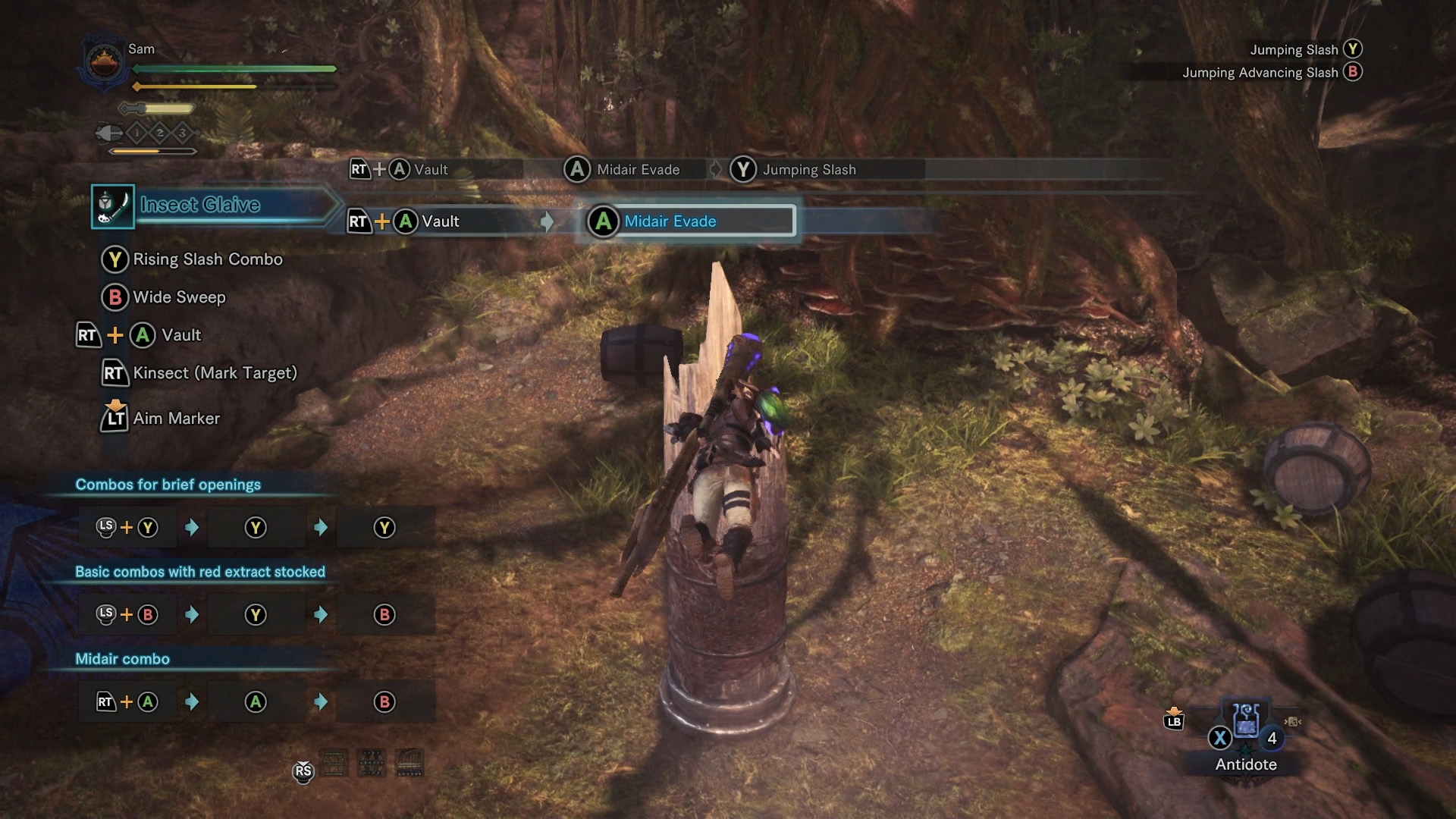The height and width of the screenshot is (819, 1456).
Task: Click the highlighted Midair Evade combo step
Action: click(x=690, y=221)
